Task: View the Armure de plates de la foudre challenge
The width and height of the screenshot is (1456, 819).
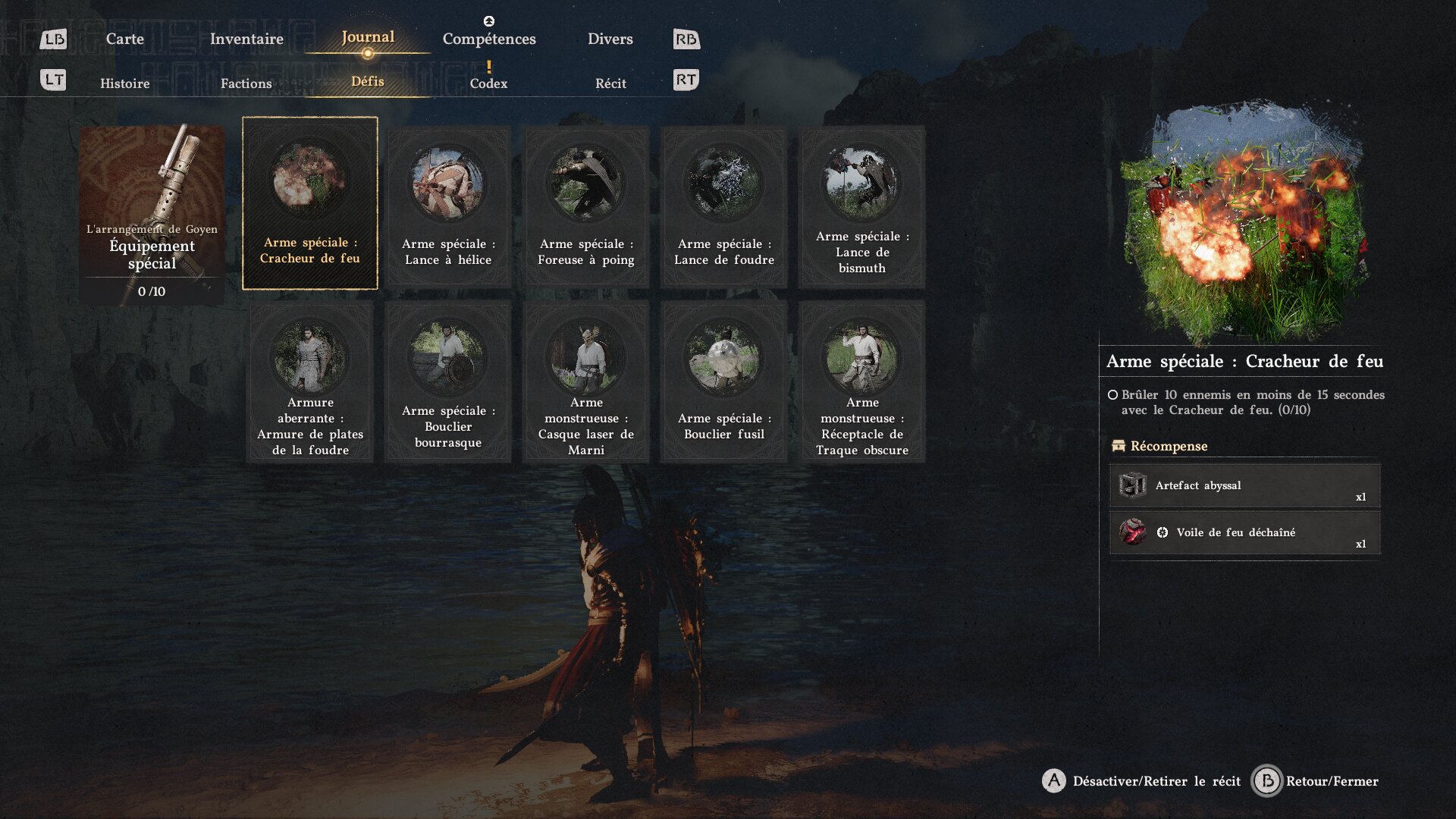Action: (309, 381)
